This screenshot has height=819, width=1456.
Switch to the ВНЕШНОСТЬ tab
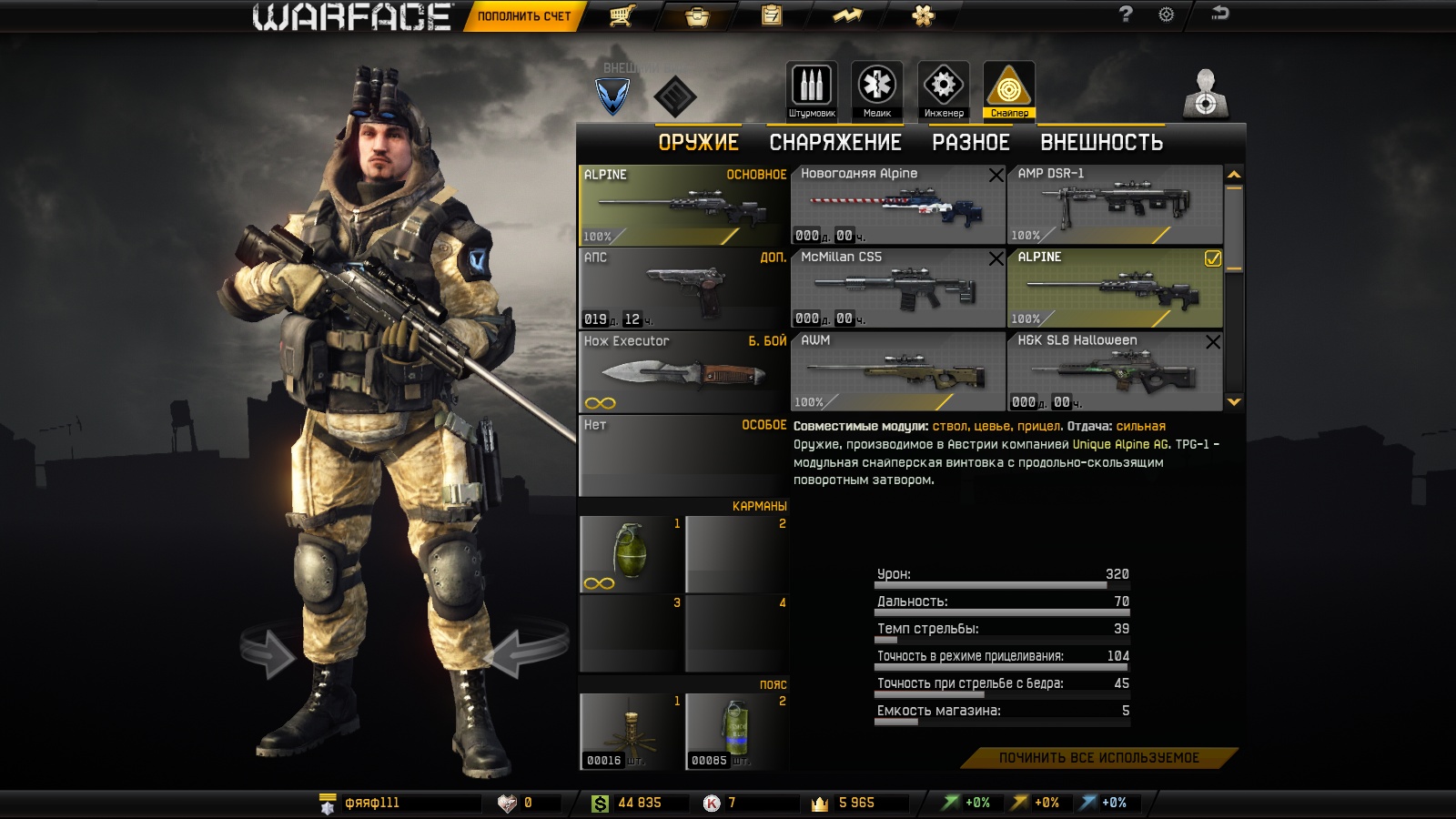[1101, 143]
